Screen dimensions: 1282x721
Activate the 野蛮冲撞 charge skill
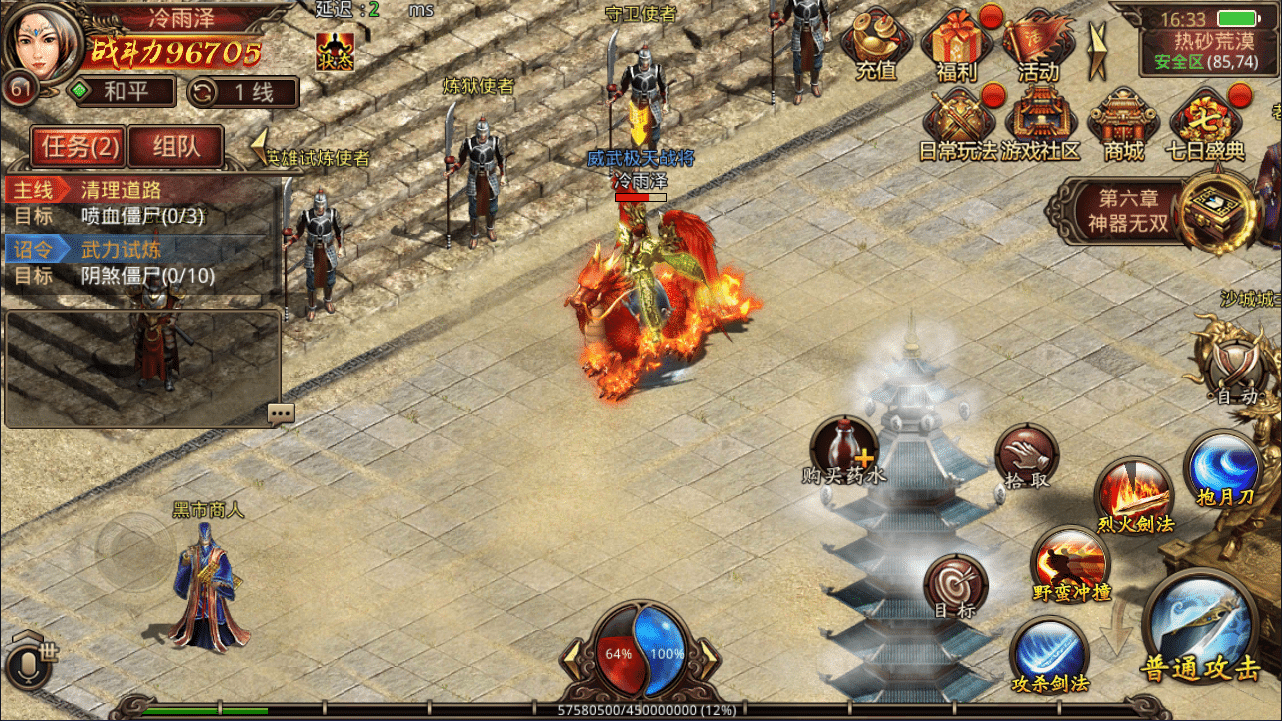pyautogui.click(x=1070, y=563)
